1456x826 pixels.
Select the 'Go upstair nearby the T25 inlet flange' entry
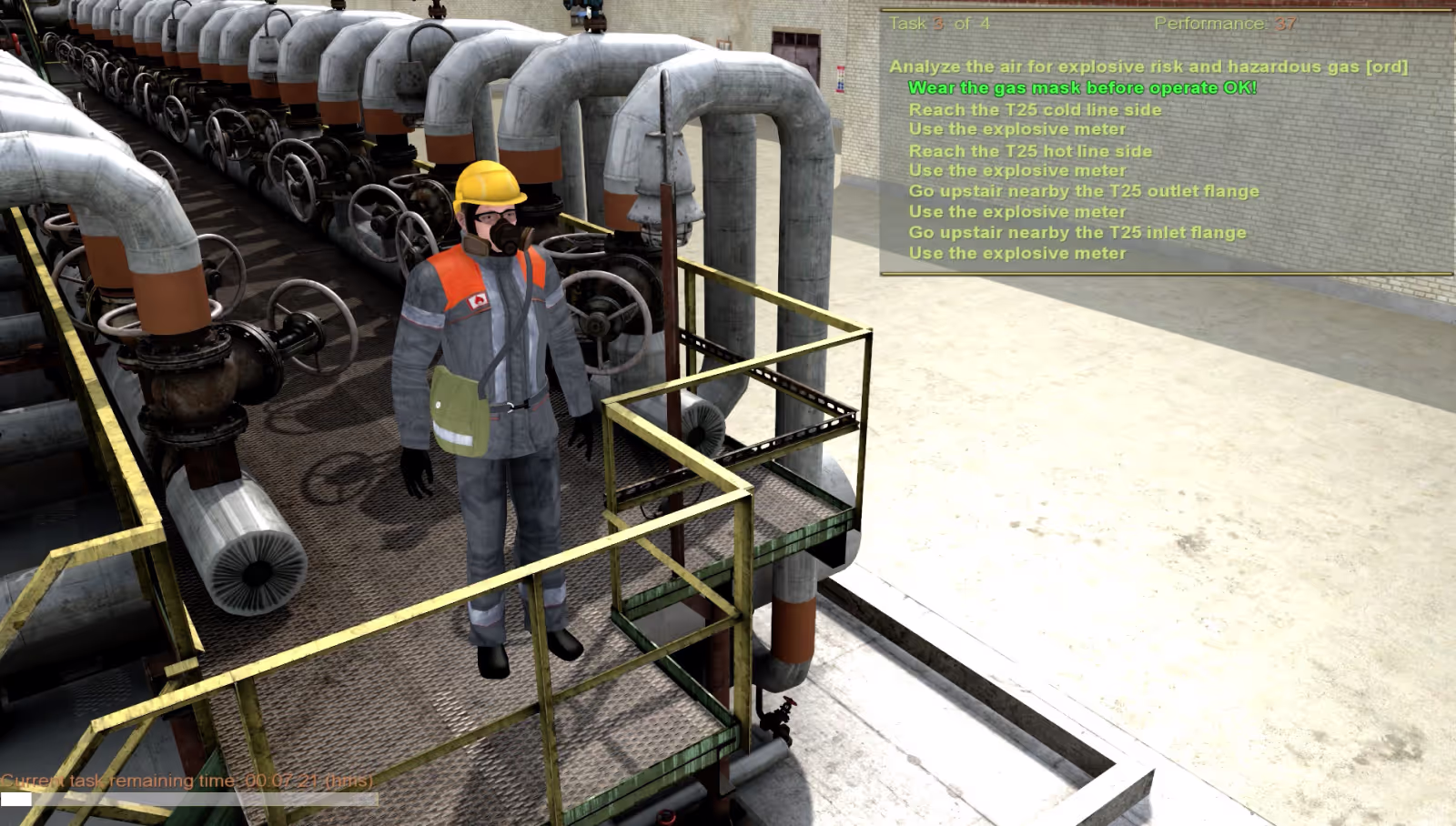click(x=1077, y=232)
